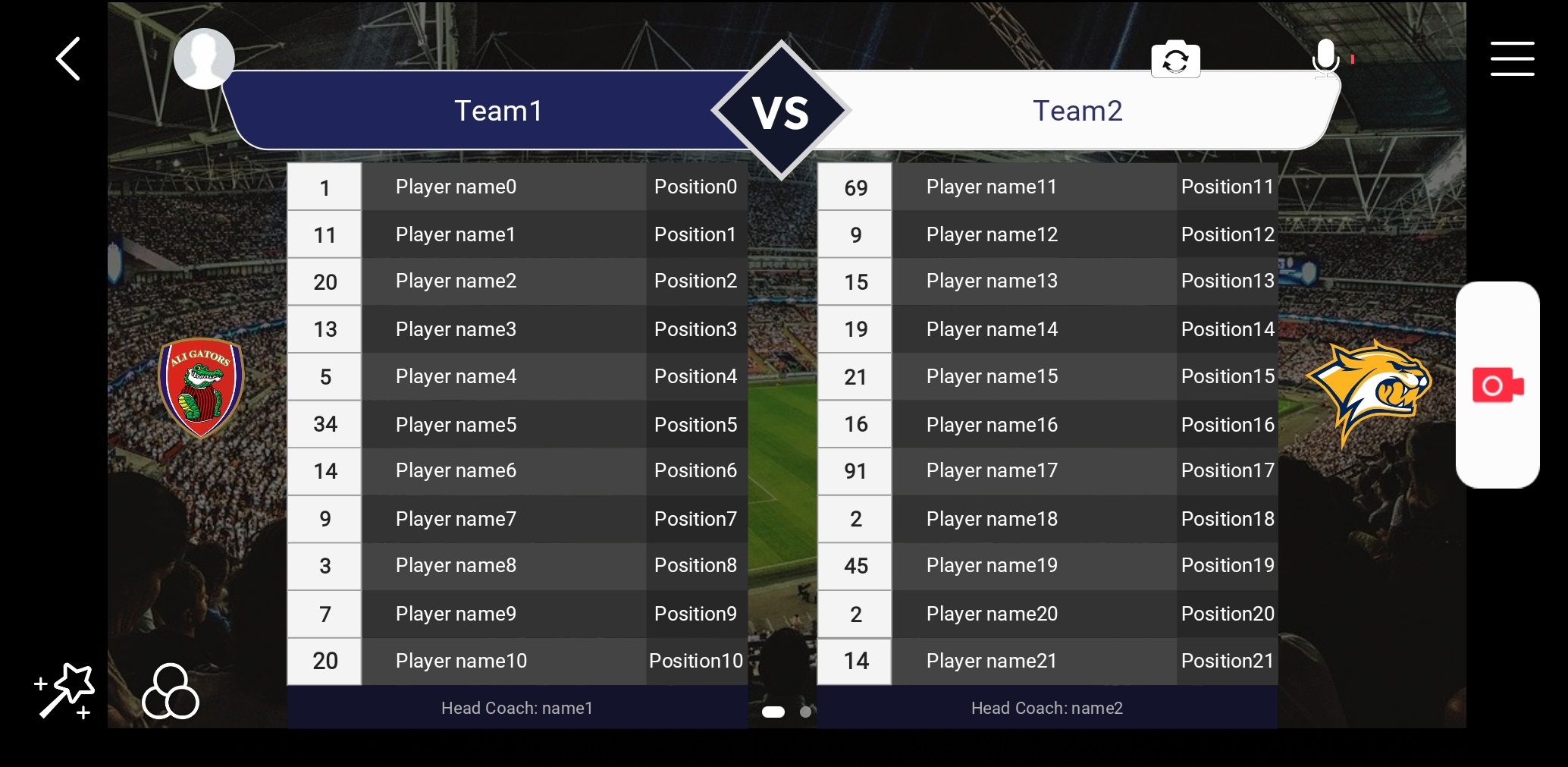The width and height of the screenshot is (1568, 767).
Task: Tap the camera switch icon
Action: click(1176, 59)
